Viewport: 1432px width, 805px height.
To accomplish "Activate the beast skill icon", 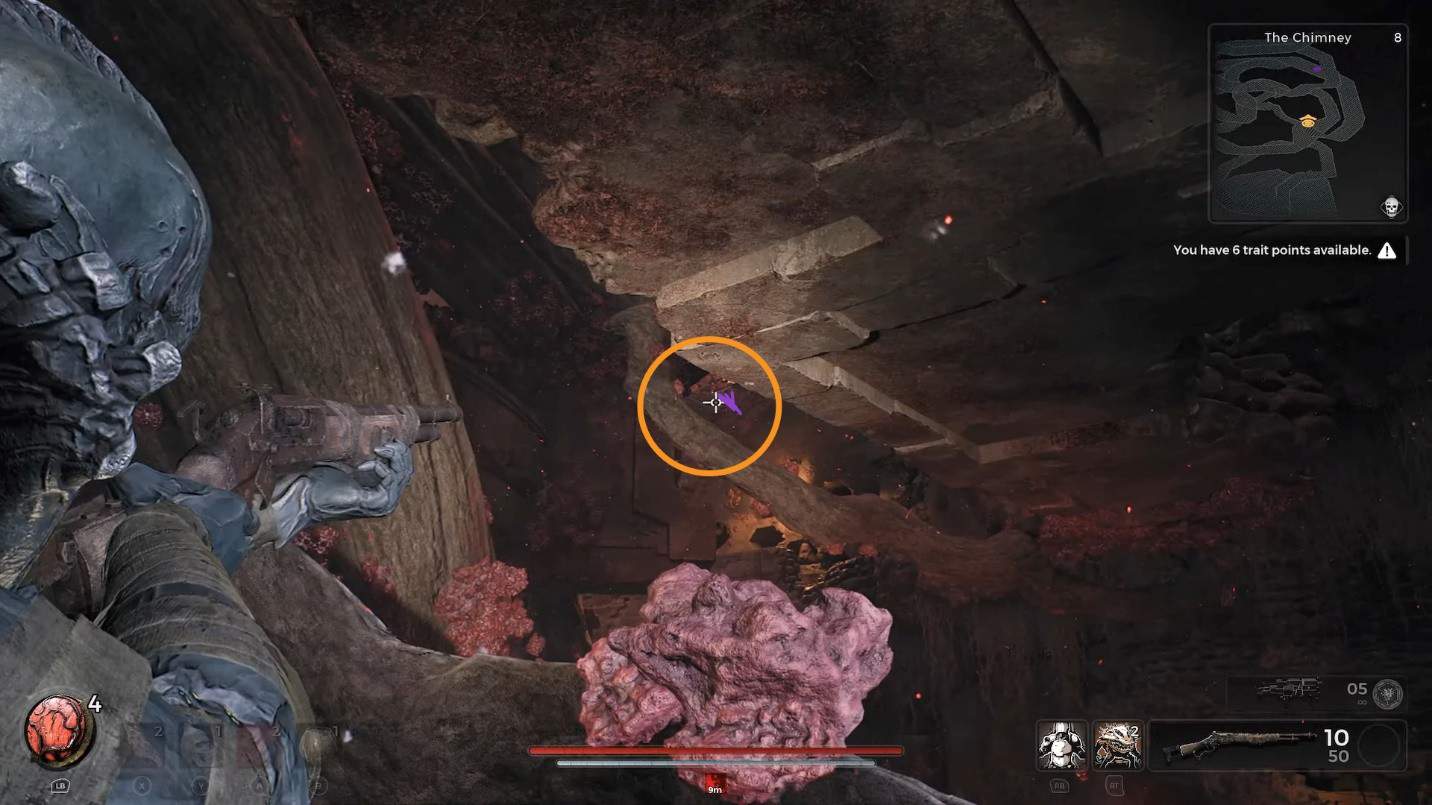I will pos(1117,745).
